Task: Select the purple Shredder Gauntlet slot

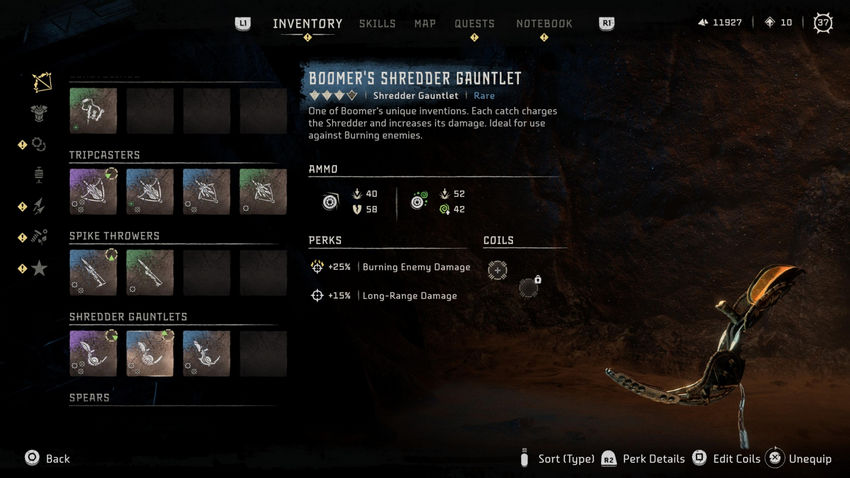Action: point(93,353)
